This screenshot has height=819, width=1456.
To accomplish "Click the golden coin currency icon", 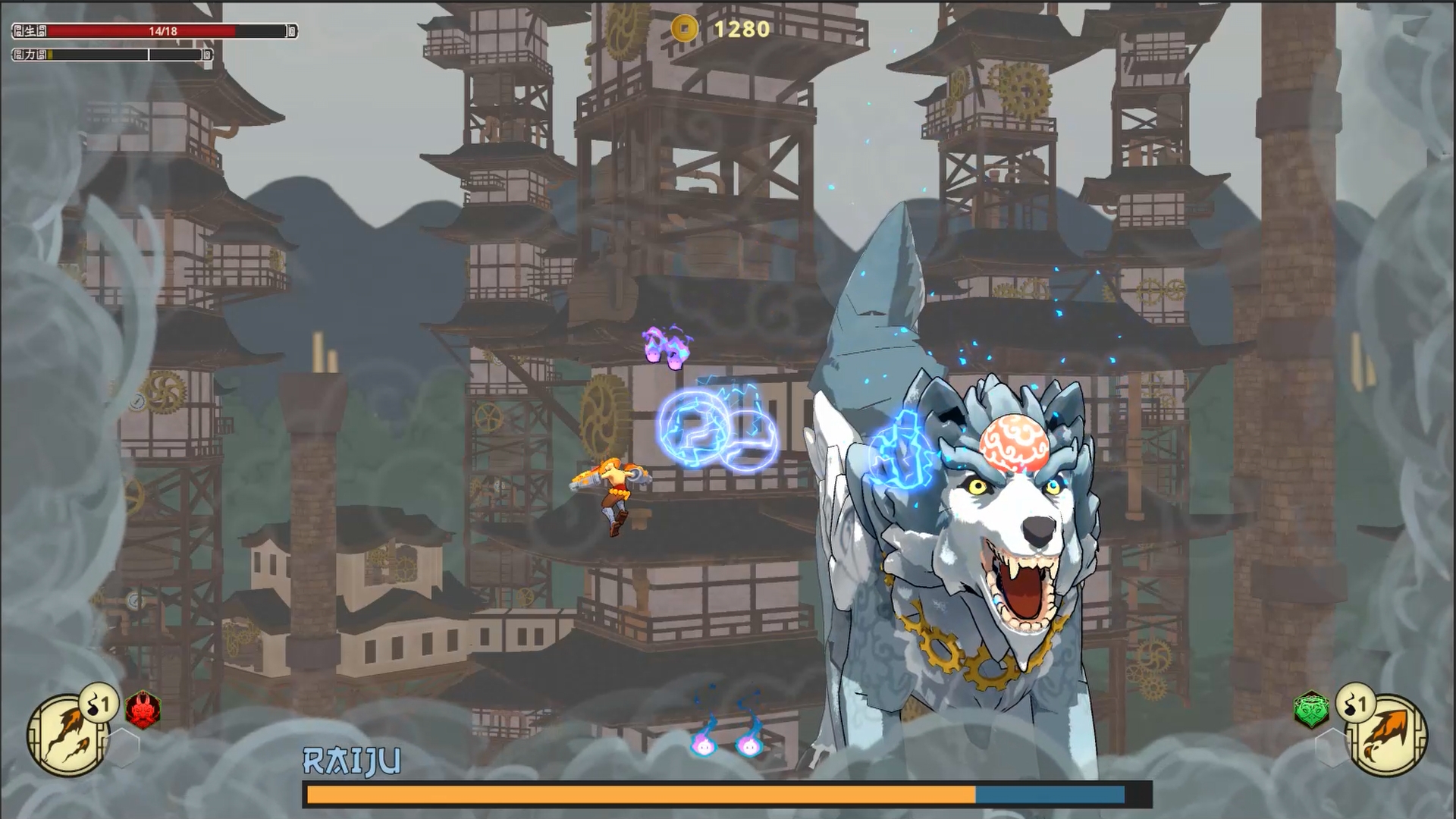I will (x=685, y=28).
